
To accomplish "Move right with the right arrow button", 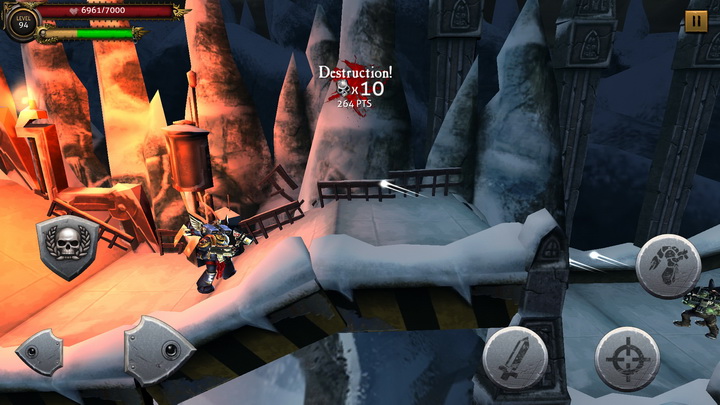I will (x=158, y=350).
